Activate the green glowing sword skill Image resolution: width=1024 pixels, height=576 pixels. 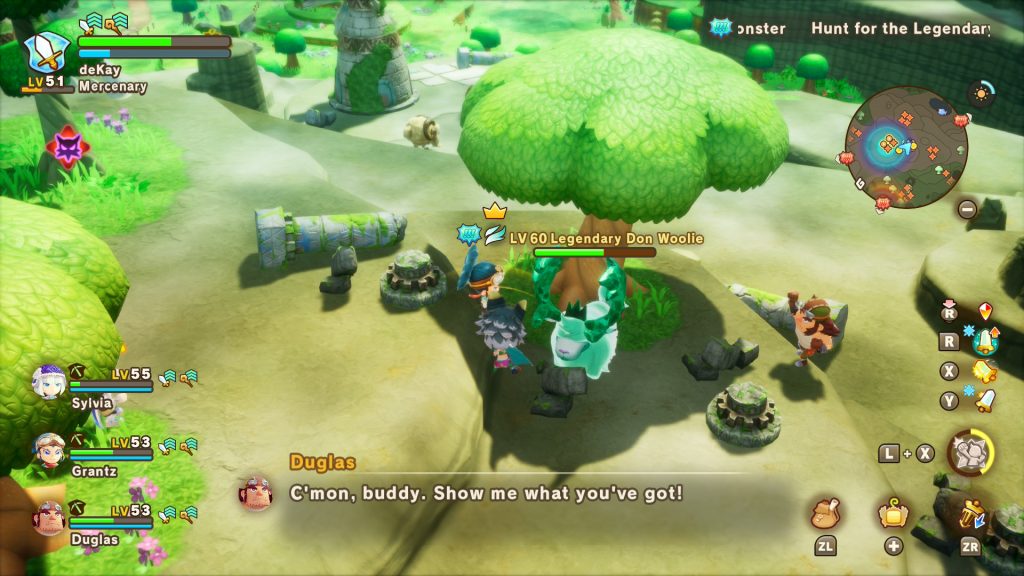[x=986, y=341]
